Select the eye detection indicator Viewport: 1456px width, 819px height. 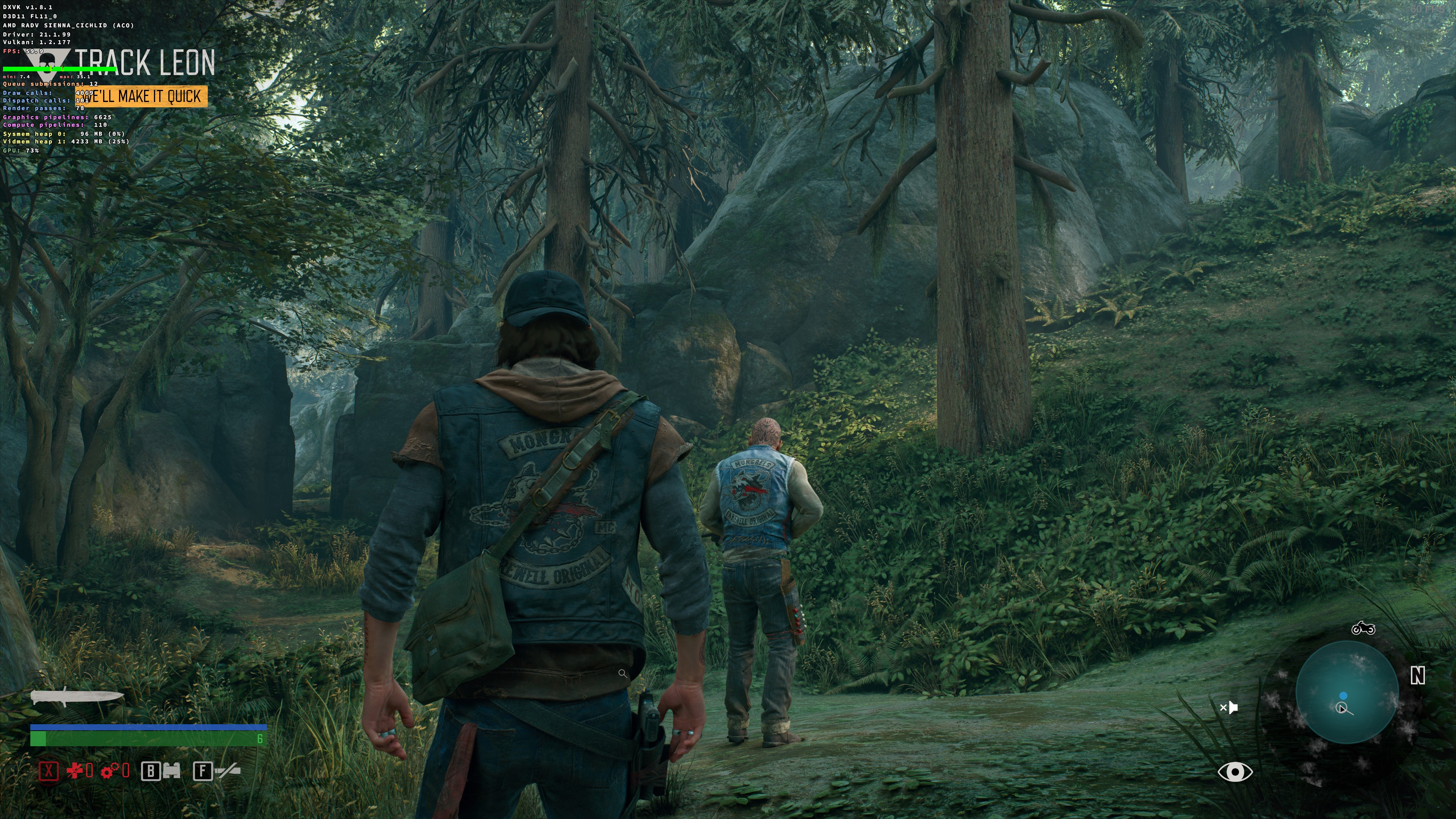(x=1236, y=772)
